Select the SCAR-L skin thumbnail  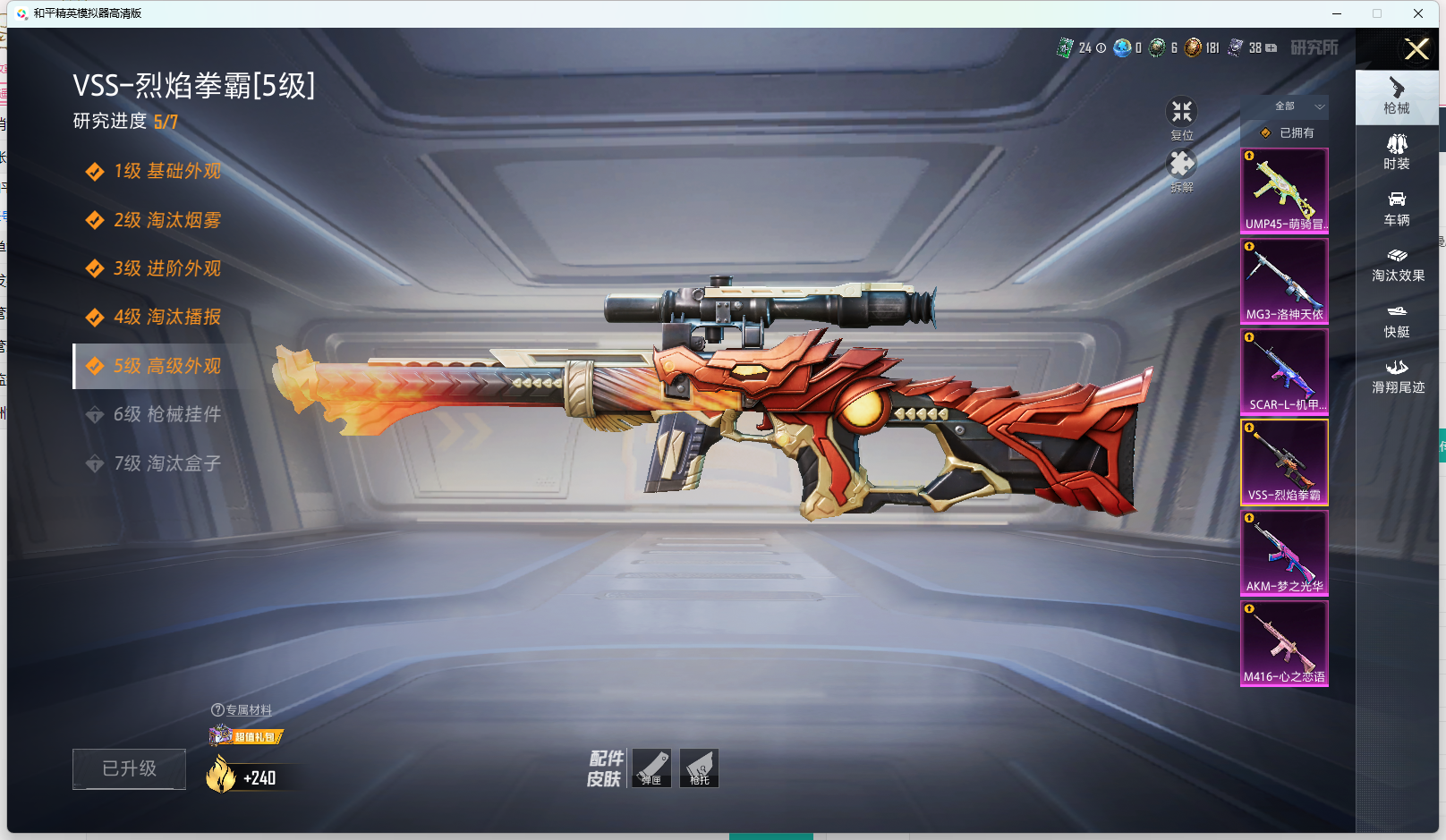tap(1284, 371)
